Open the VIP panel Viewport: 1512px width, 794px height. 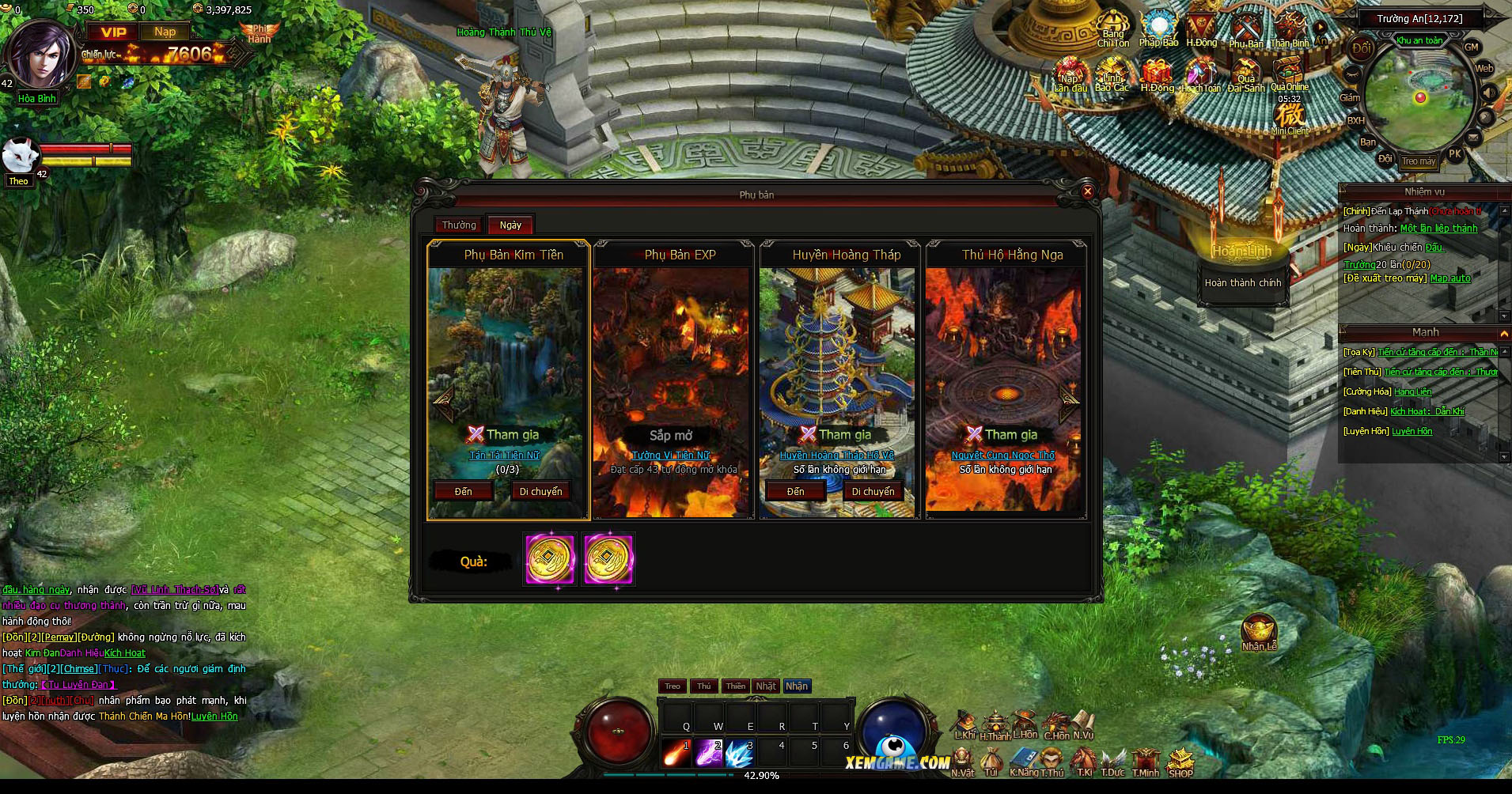[x=113, y=32]
